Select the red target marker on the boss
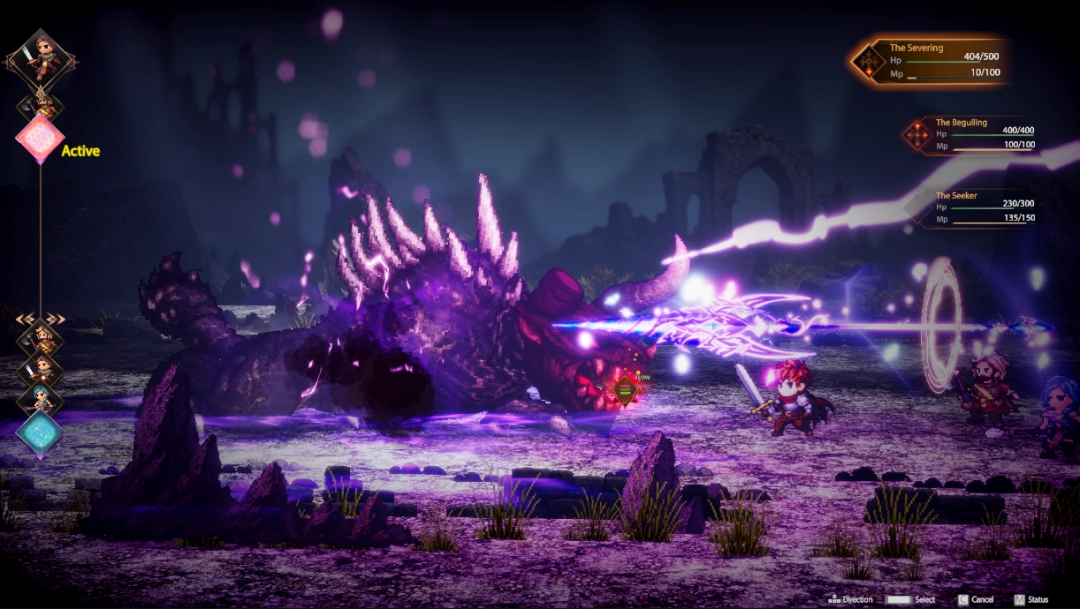 (625, 389)
